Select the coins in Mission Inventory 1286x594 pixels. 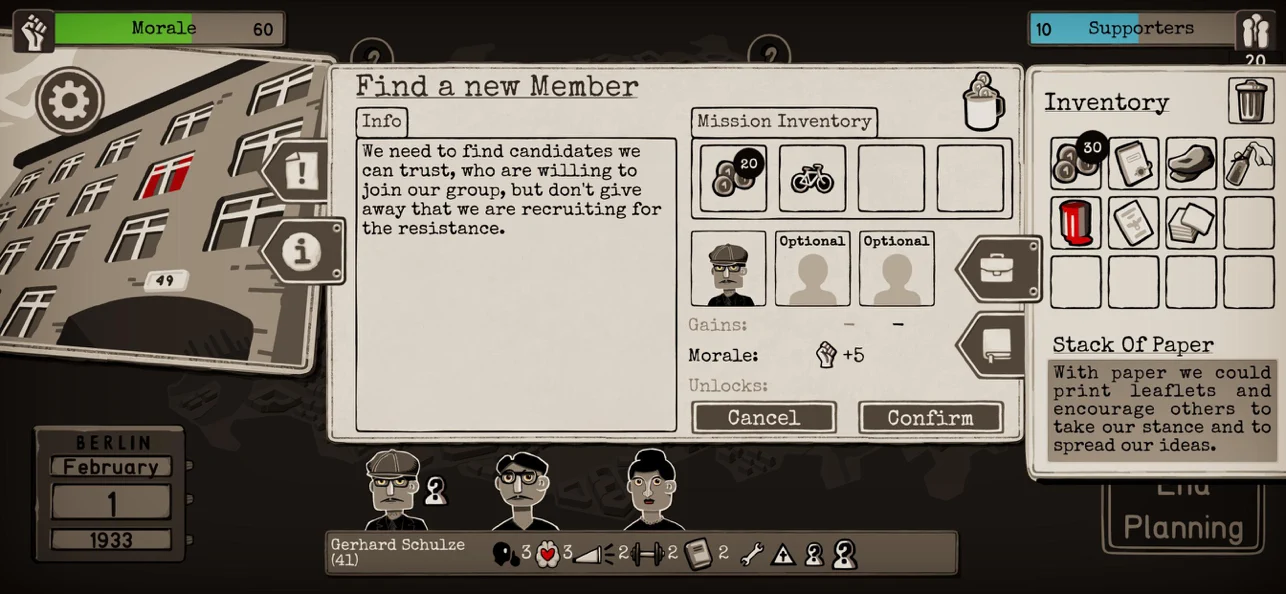click(x=733, y=178)
